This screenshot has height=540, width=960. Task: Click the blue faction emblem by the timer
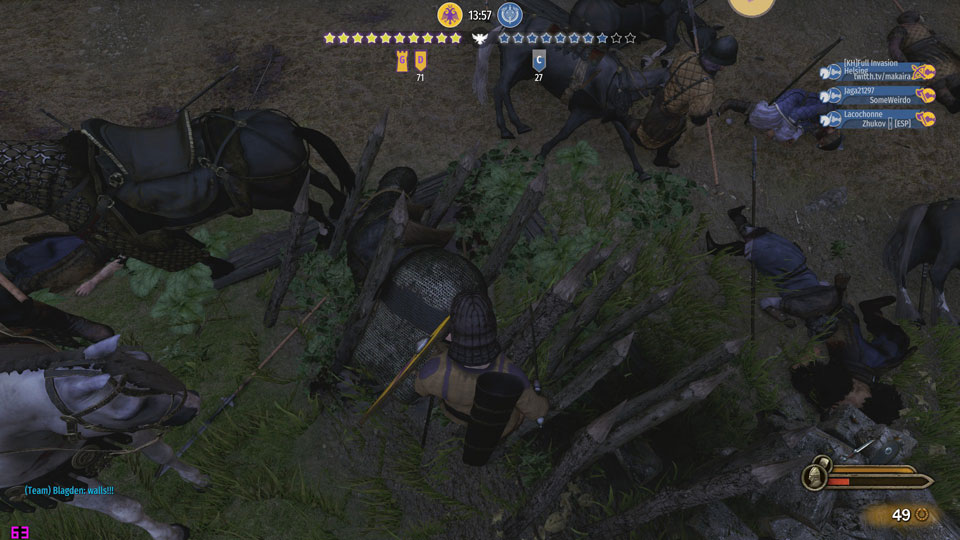click(510, 15)
